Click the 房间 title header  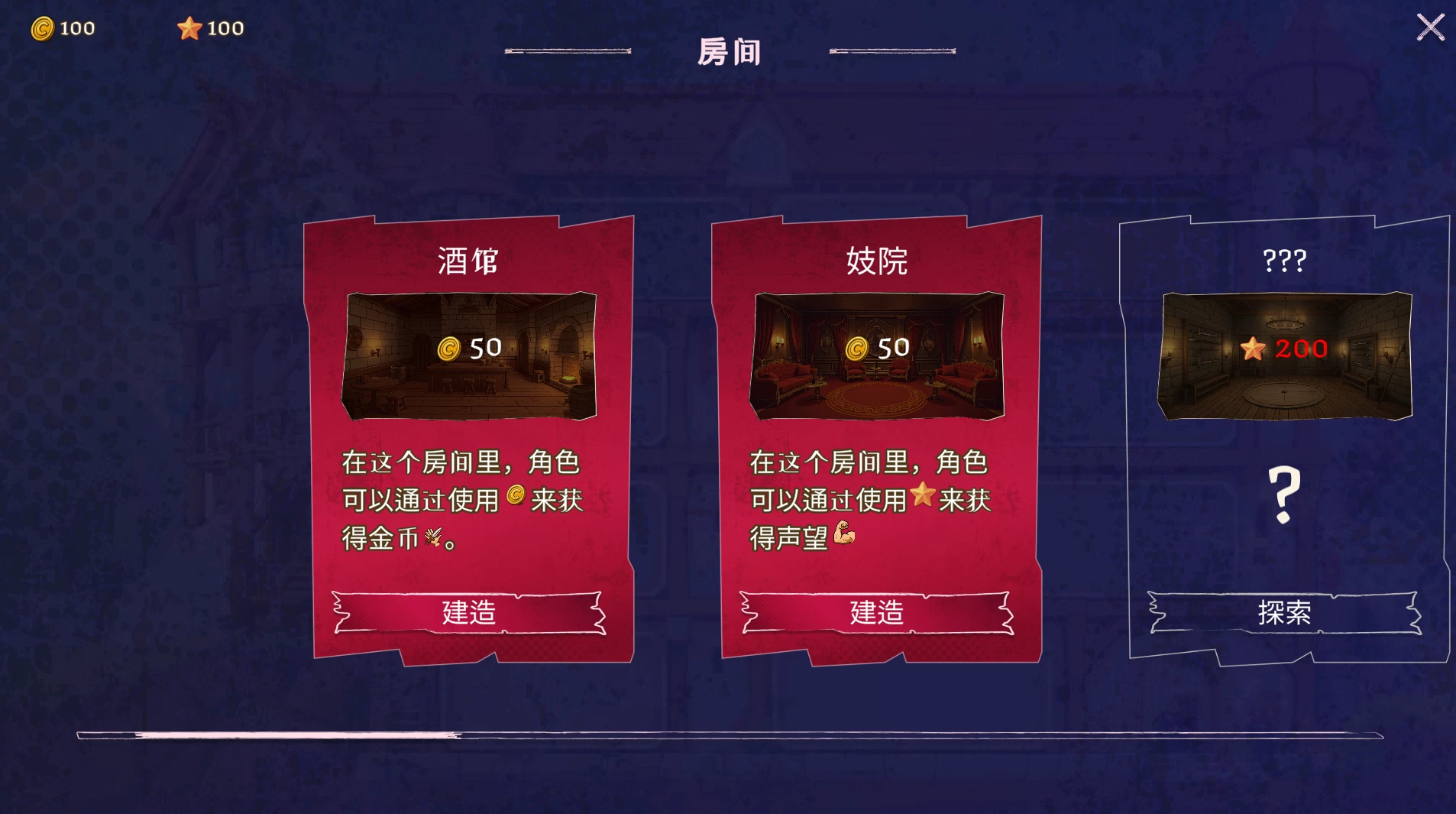pyautogui.click(x=727, y=50)
